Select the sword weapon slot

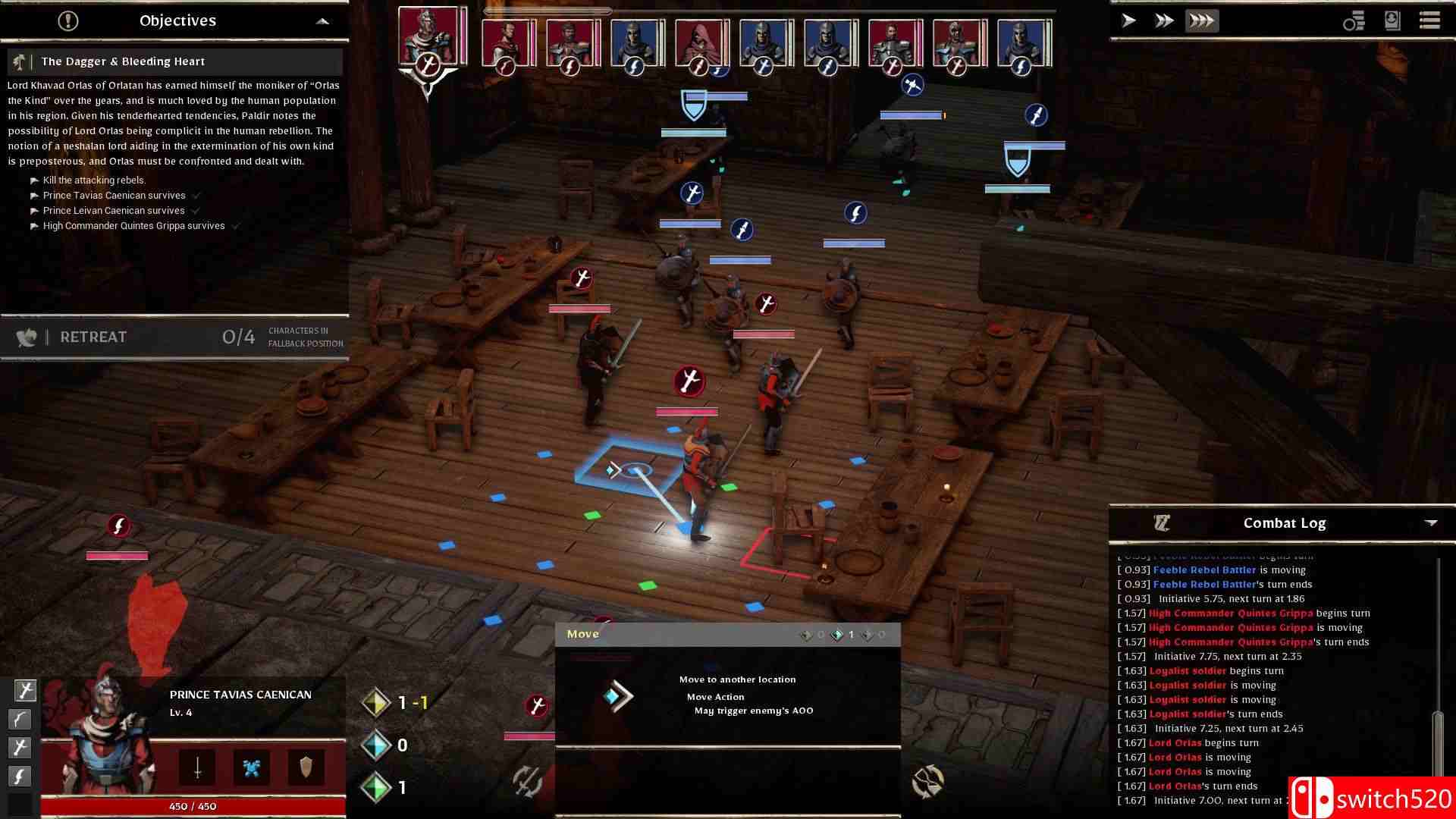click(x=197, y=767)
